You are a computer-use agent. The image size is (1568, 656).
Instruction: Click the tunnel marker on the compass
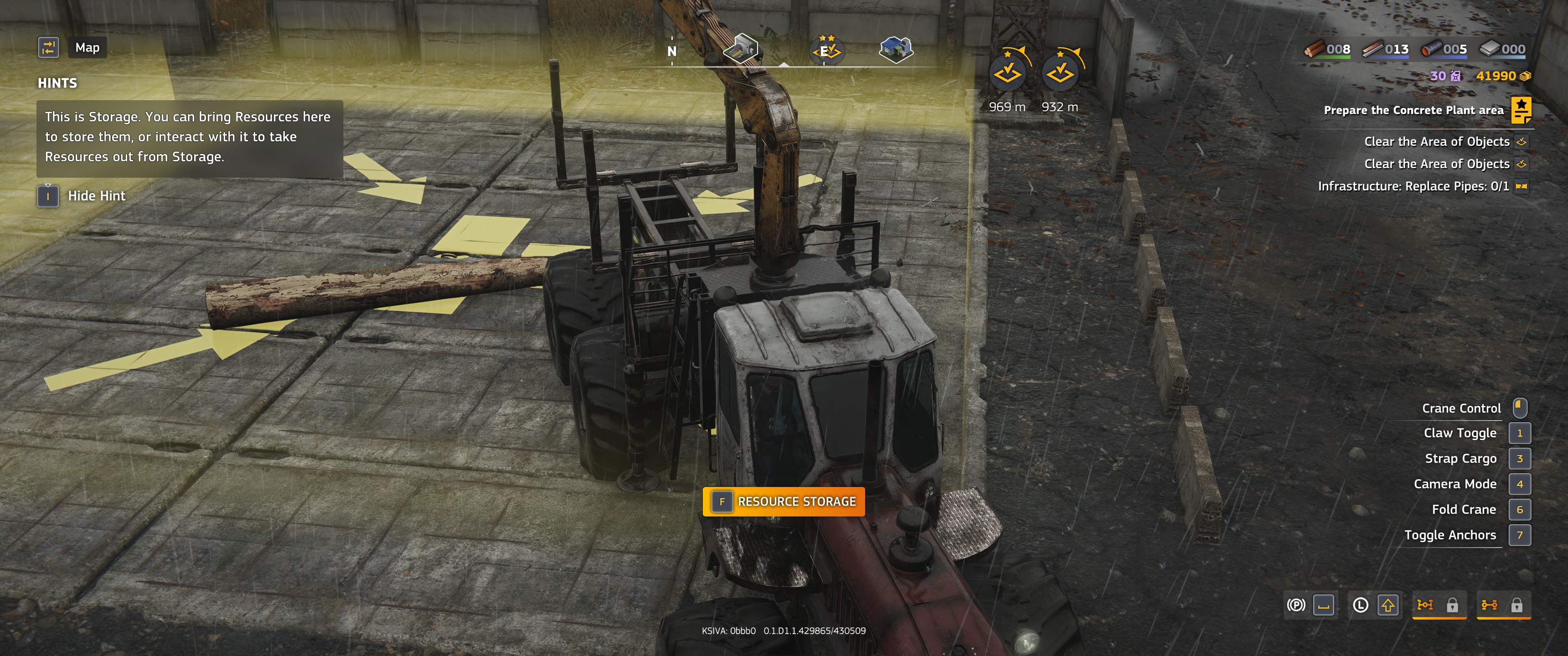(740, 48)
